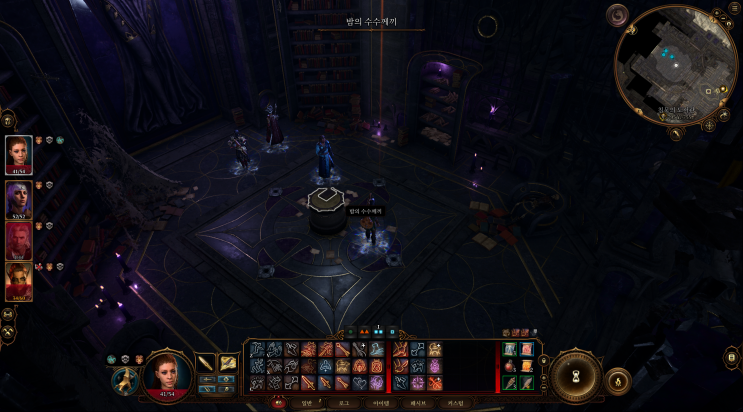Select the red-skinned horned companion portrait
Viewport: 743px width, 412px height.
point(18,280)
